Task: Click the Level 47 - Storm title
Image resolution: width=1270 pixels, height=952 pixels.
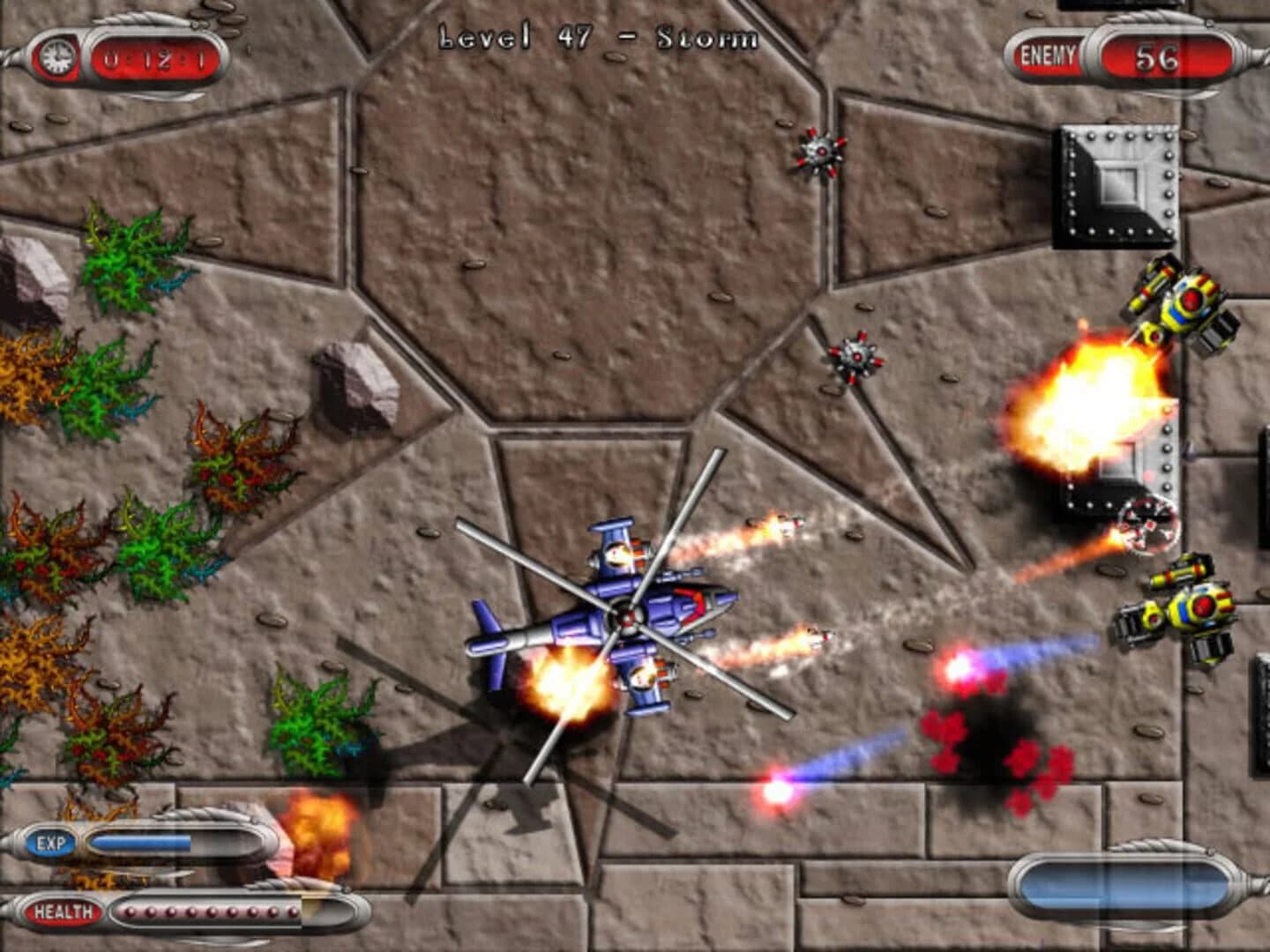Action: tap(600, 35)
